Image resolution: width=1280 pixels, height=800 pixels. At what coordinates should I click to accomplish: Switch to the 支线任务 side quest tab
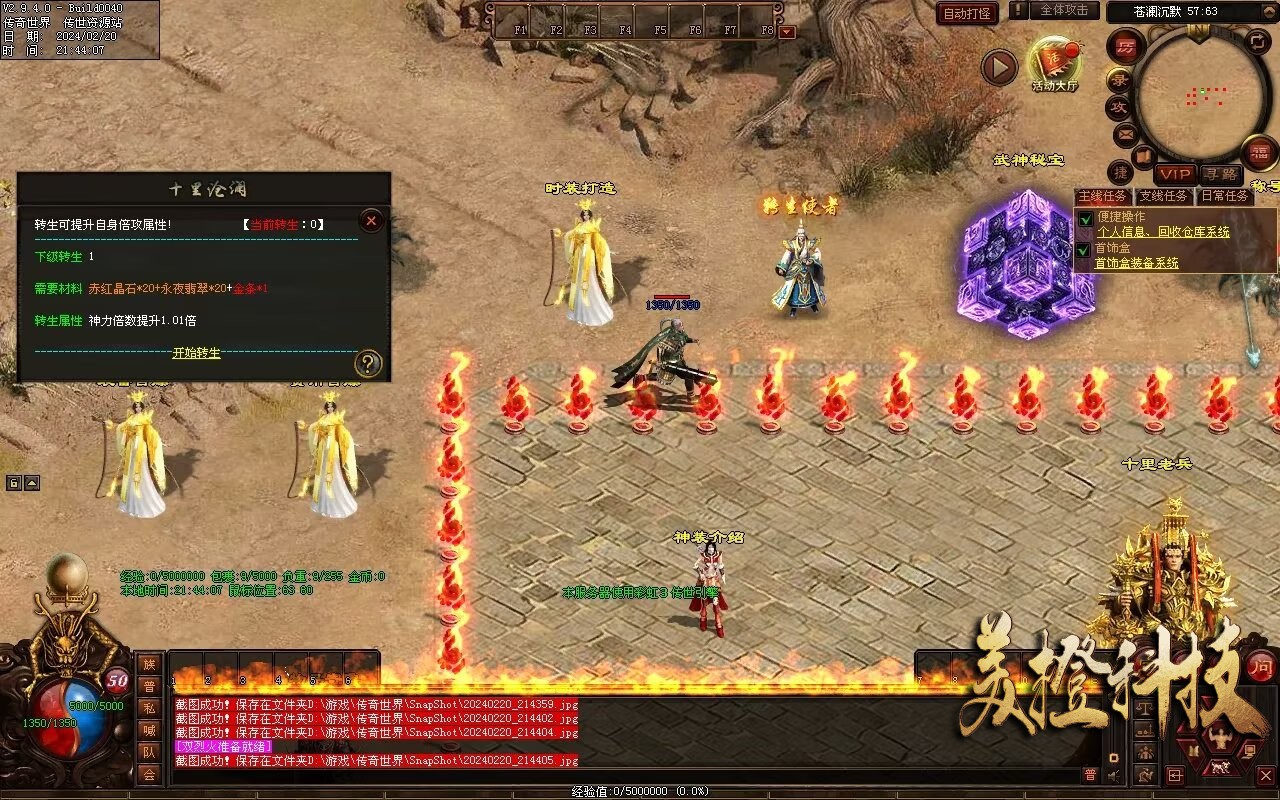click(x=1165, y=196)
